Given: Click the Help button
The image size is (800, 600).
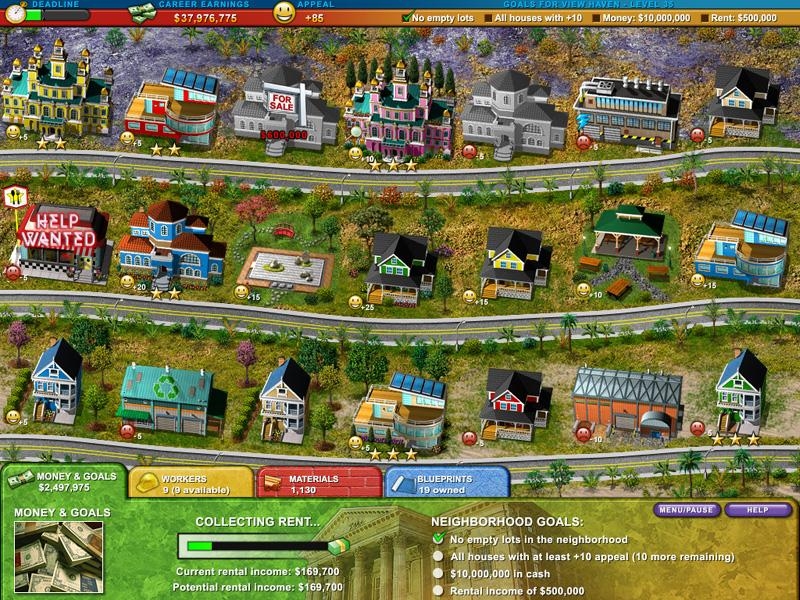Looking at the screenshot, I should 757,510.
